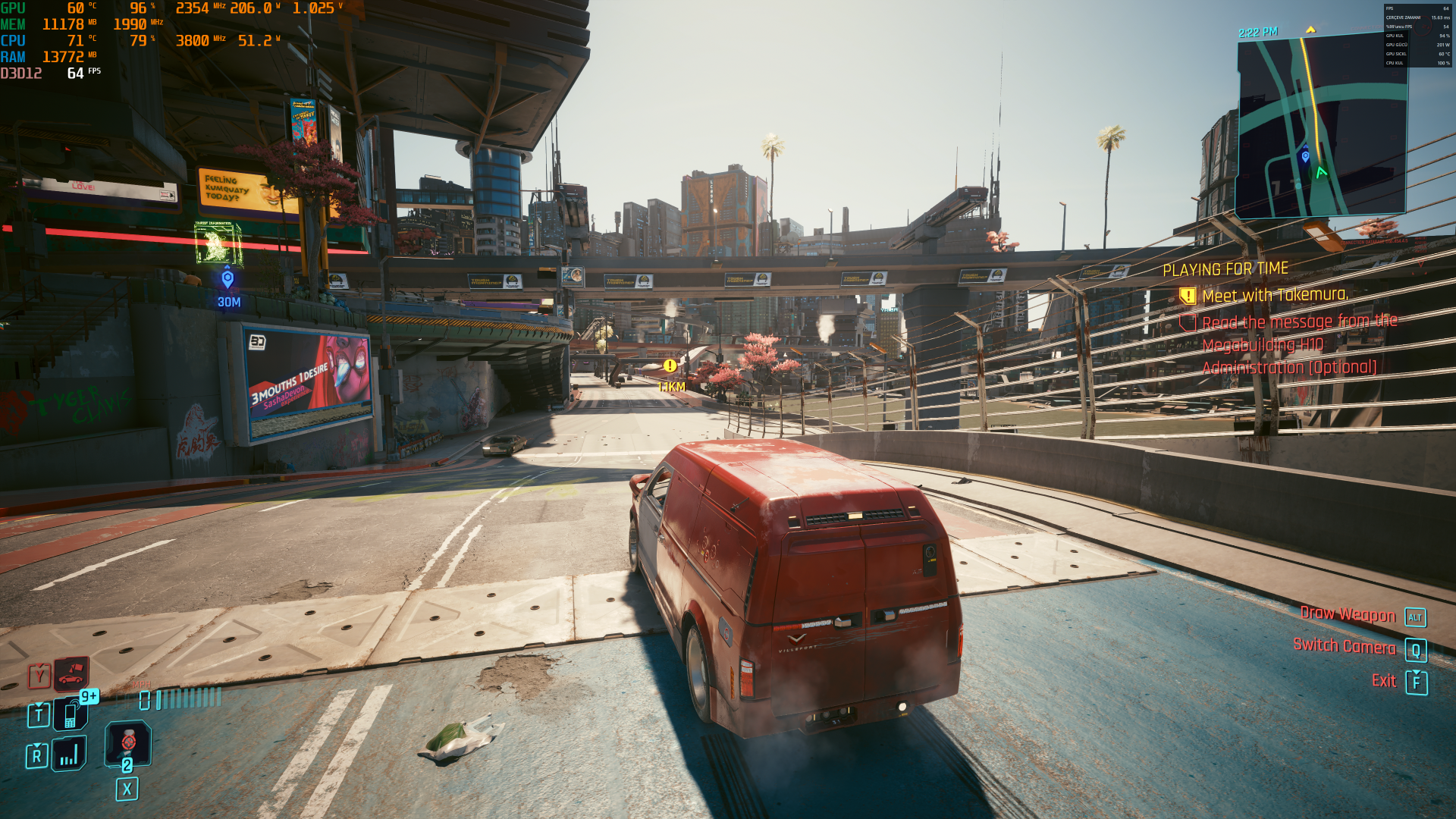Open the phone icon with 9+ notifications

point(71,714)
